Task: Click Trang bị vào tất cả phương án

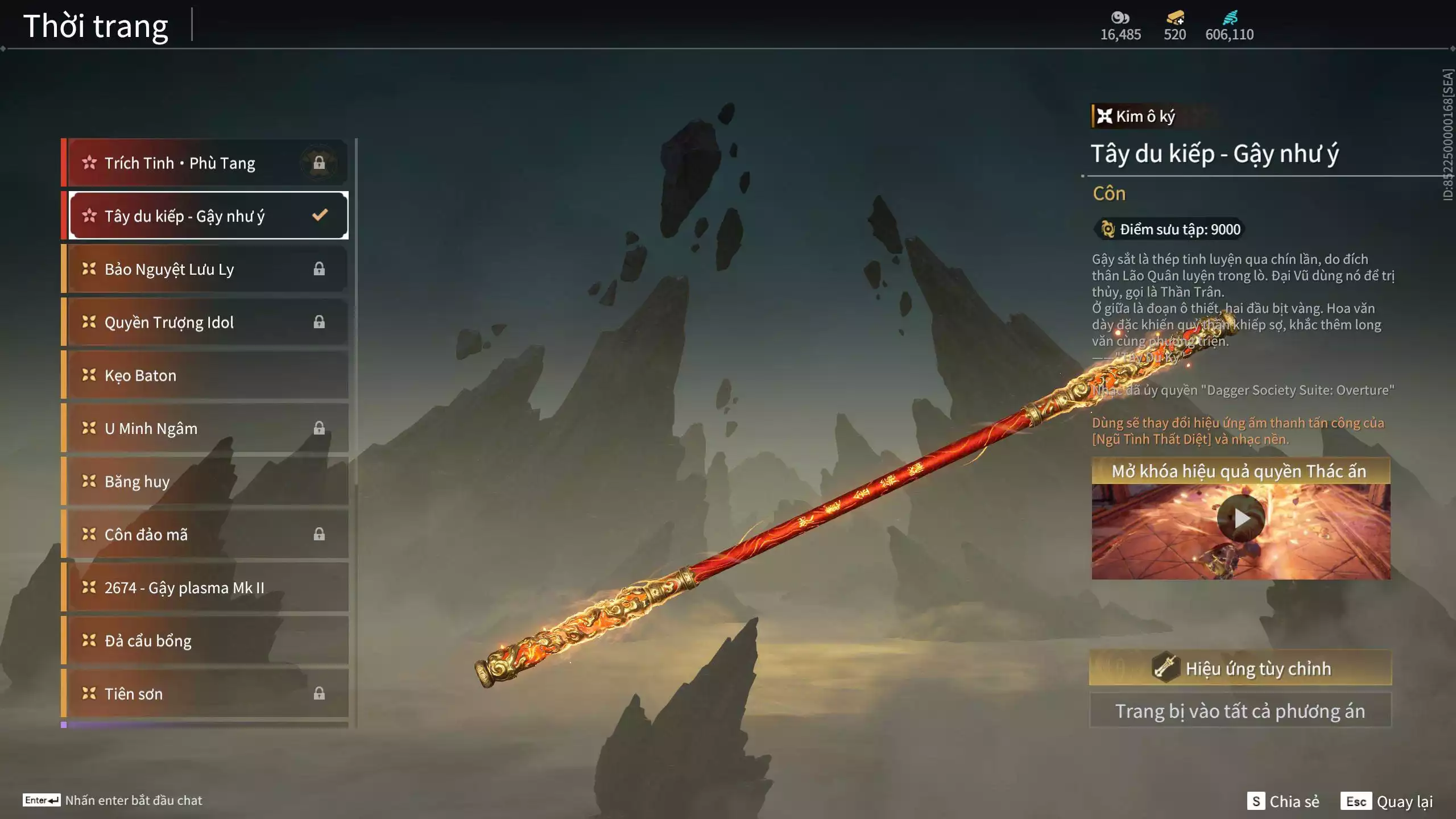Action: pyautogui.click(x=1240, y=711)
